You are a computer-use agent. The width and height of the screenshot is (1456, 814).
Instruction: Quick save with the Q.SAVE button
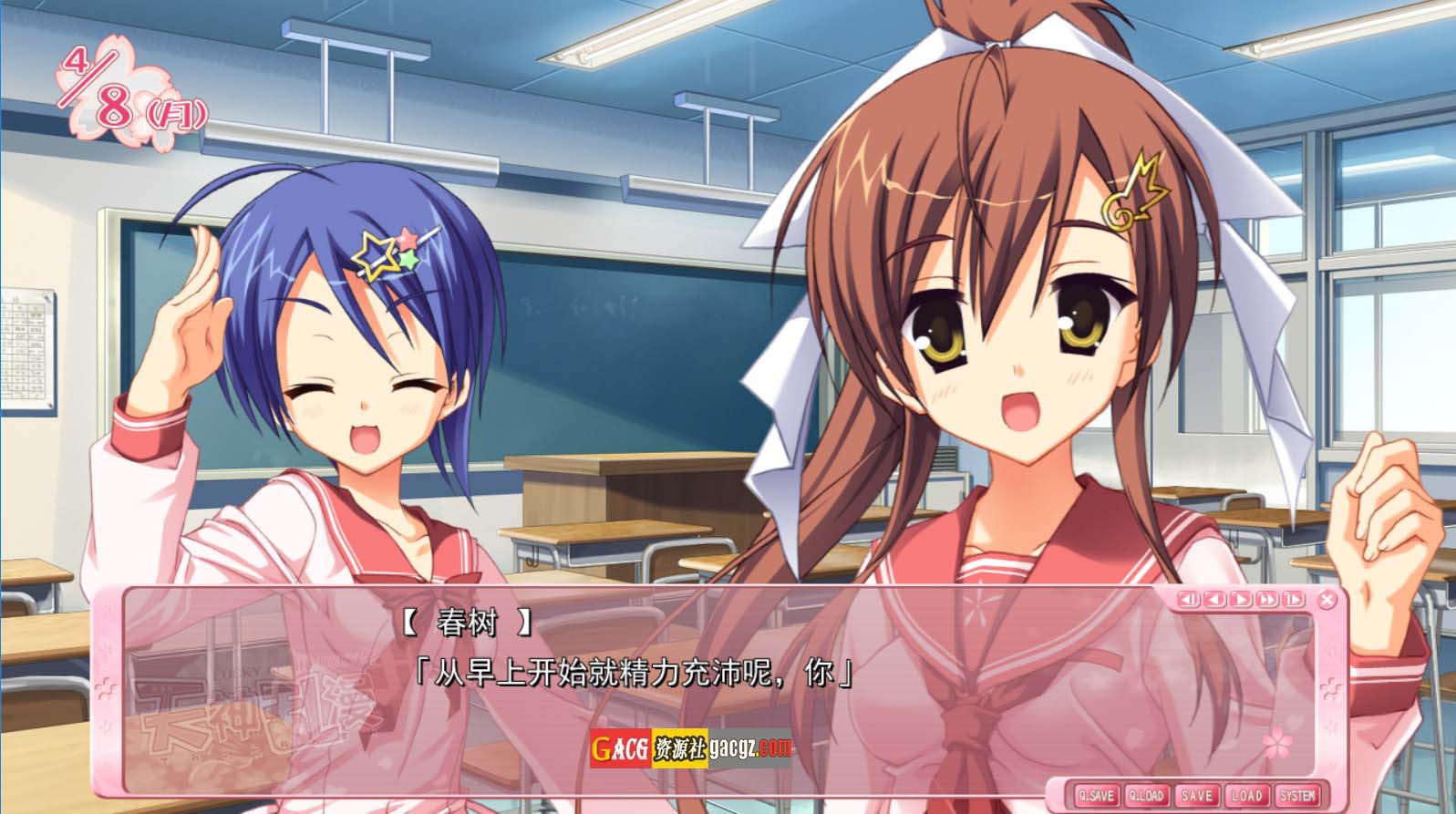tap(1095, 795)
